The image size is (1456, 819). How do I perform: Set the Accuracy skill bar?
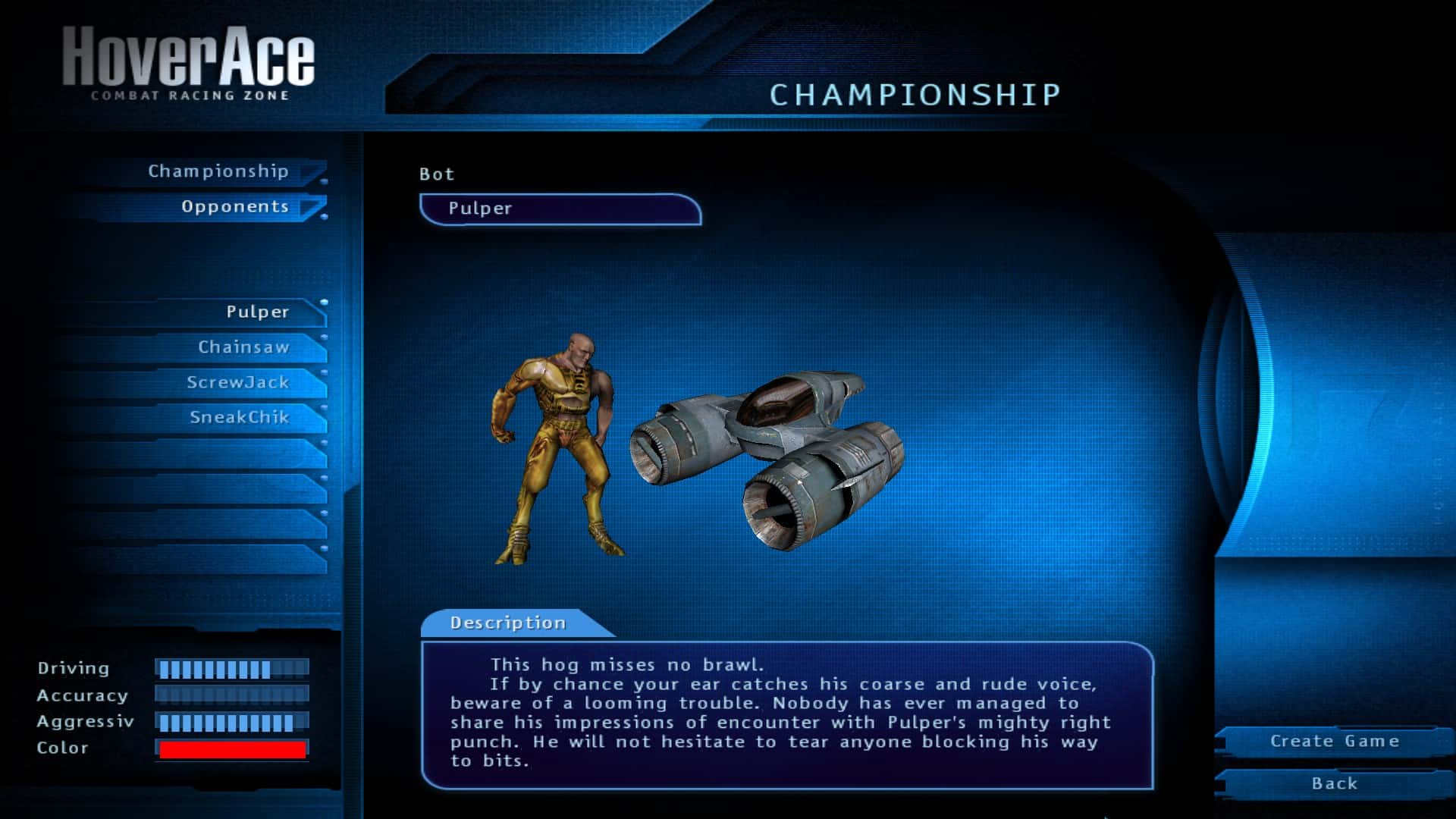(x=232, y=695)
